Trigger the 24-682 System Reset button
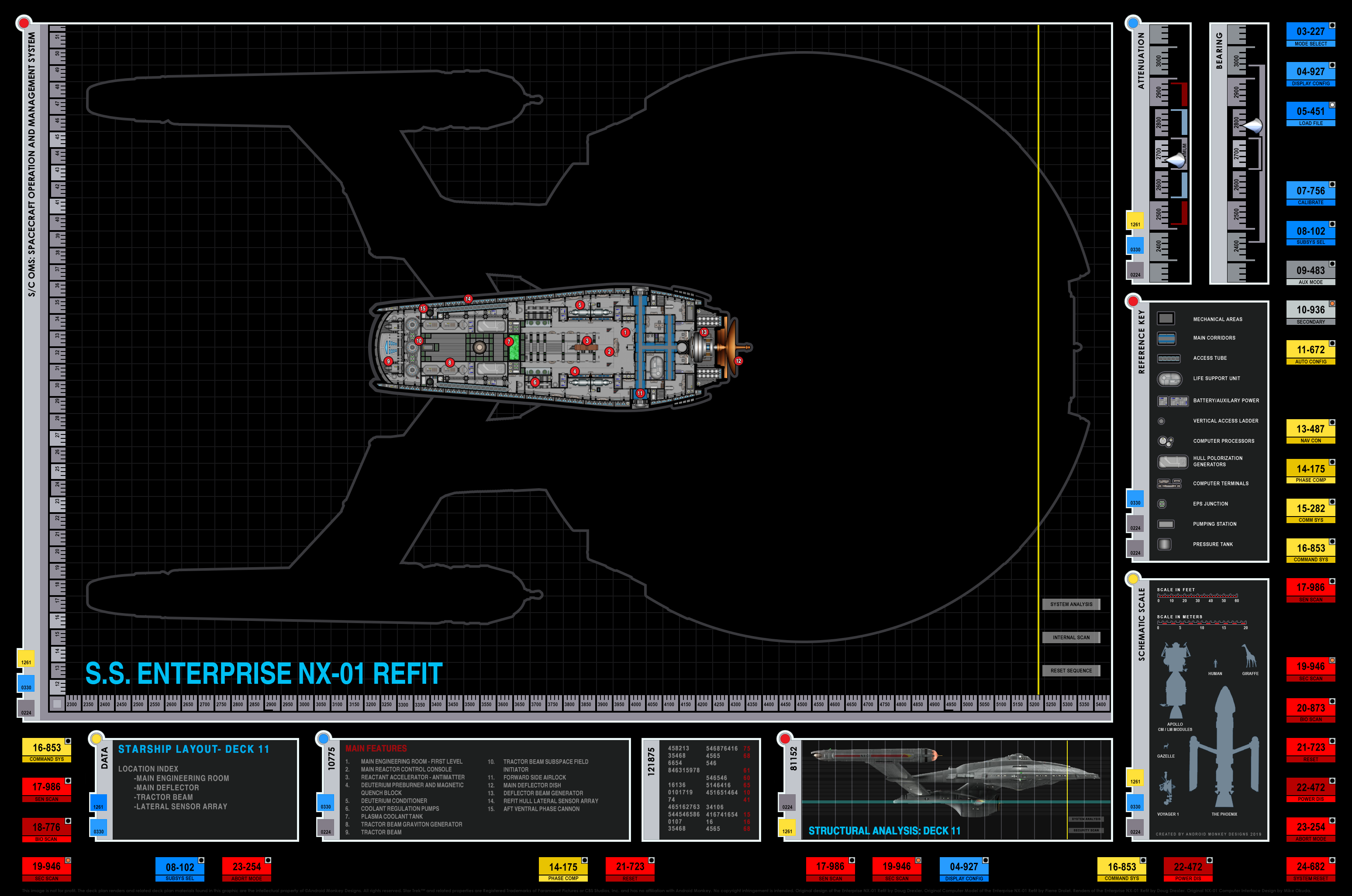 click(1310, 869)
